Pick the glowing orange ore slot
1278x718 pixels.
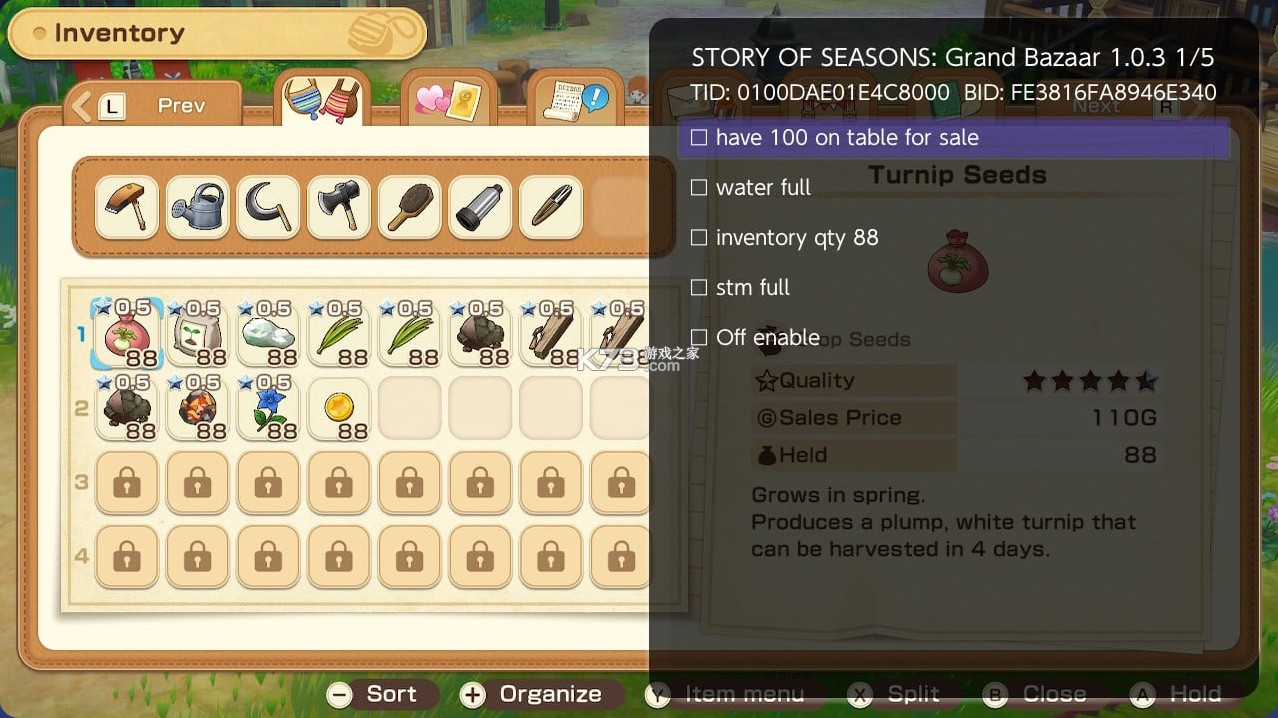pyautogui.click(x=198, y=408)
